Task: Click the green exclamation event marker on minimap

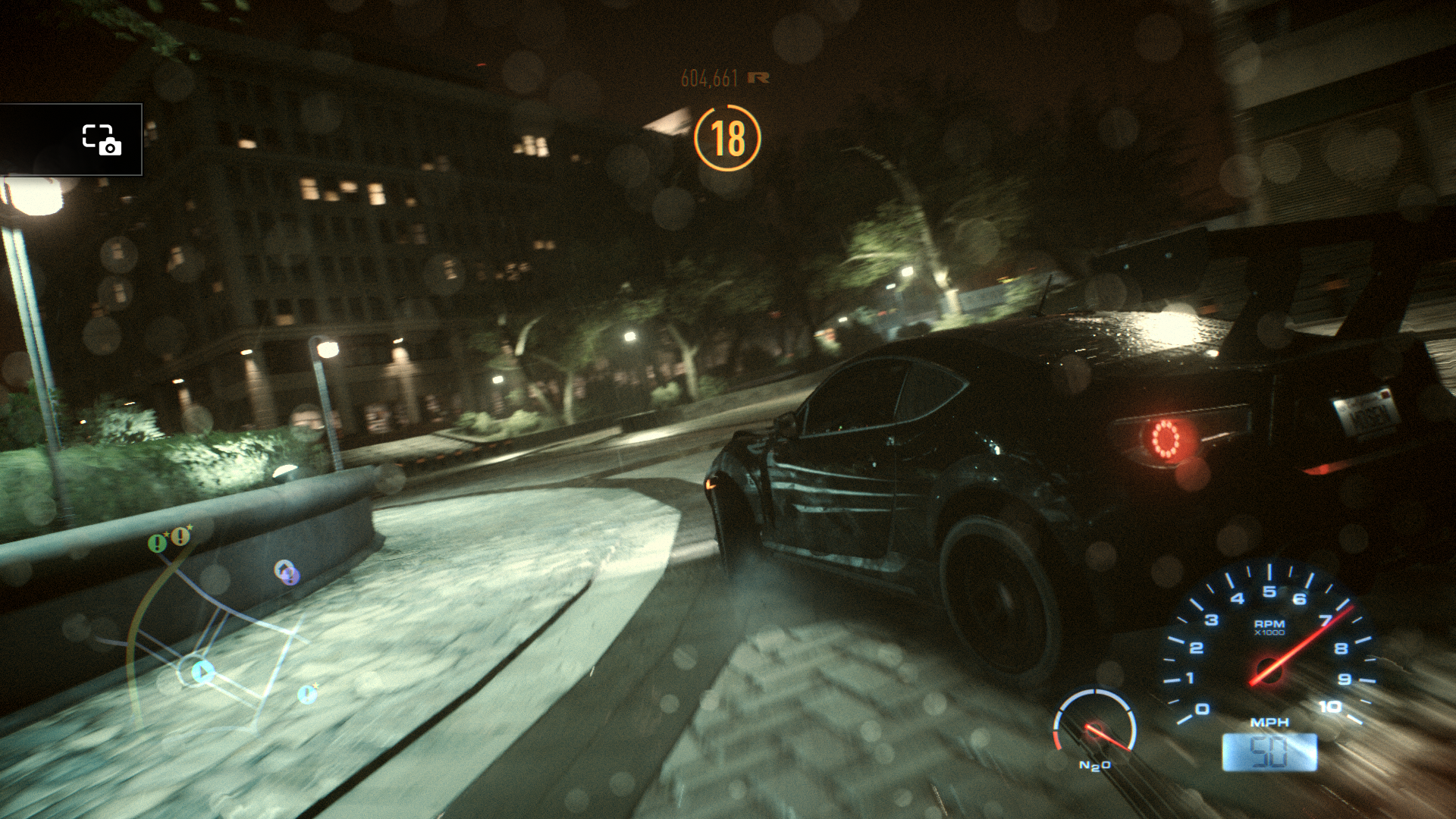Action: click(x=158, y=543)
